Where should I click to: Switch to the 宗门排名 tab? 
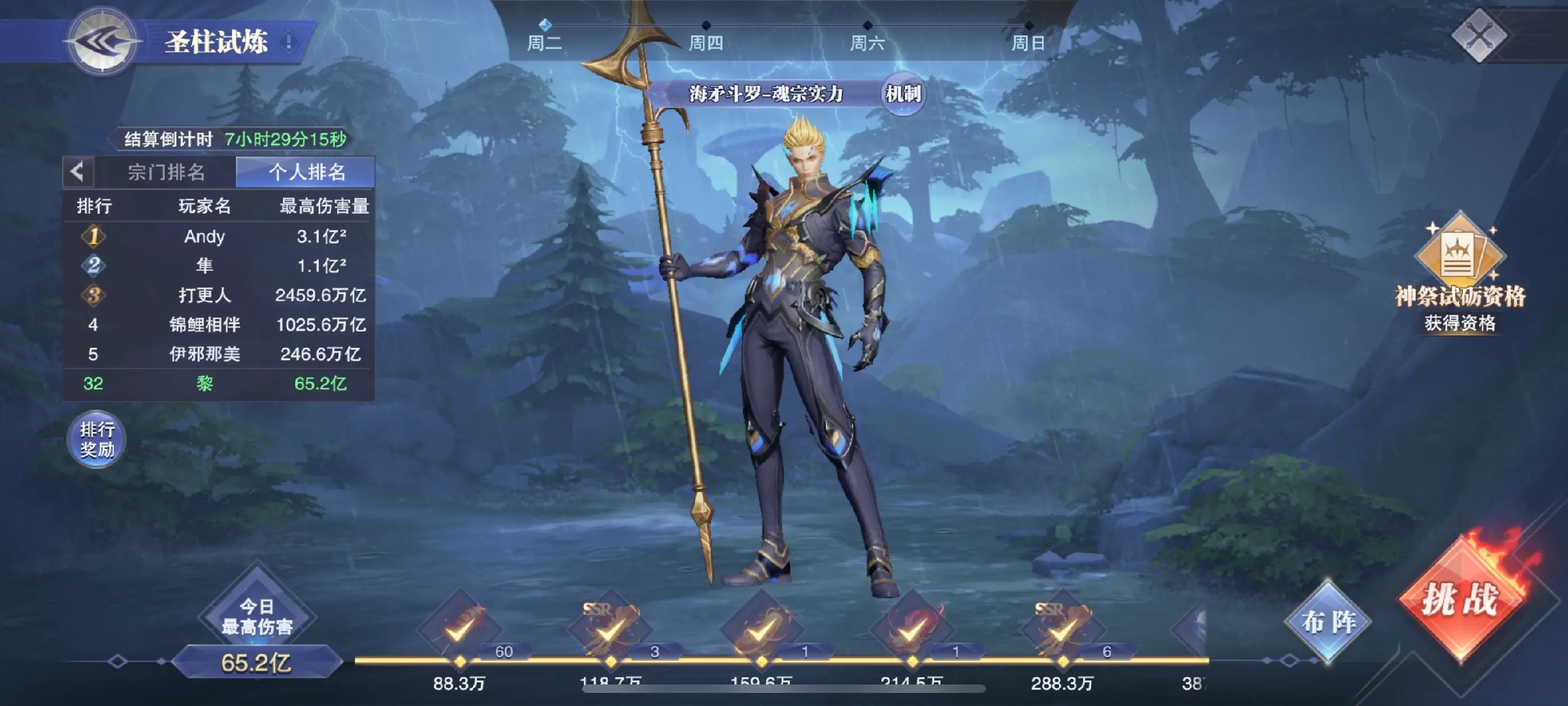click(x=166, y=173)
